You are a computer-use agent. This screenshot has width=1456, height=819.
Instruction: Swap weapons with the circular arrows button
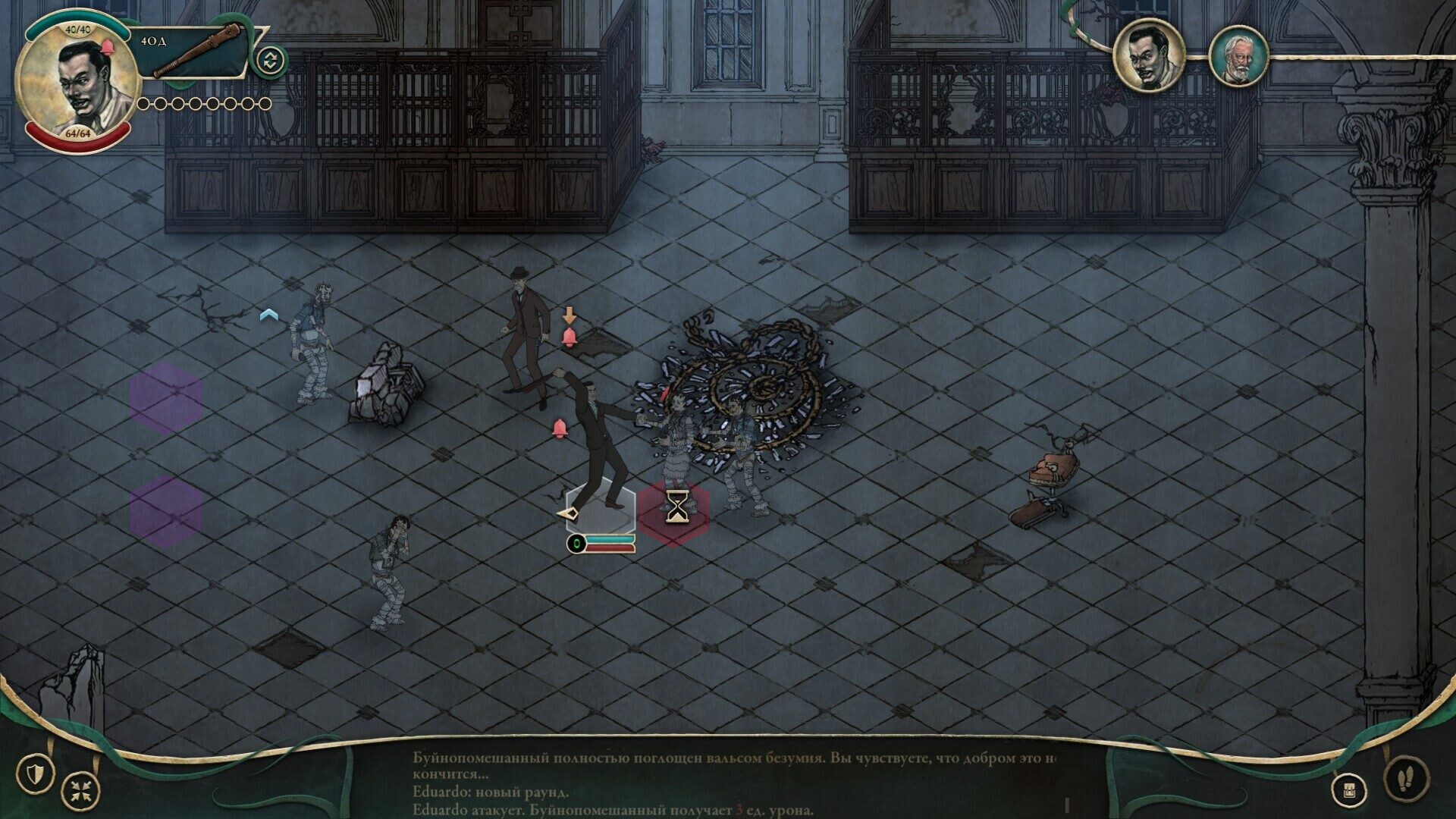[271, 60]
